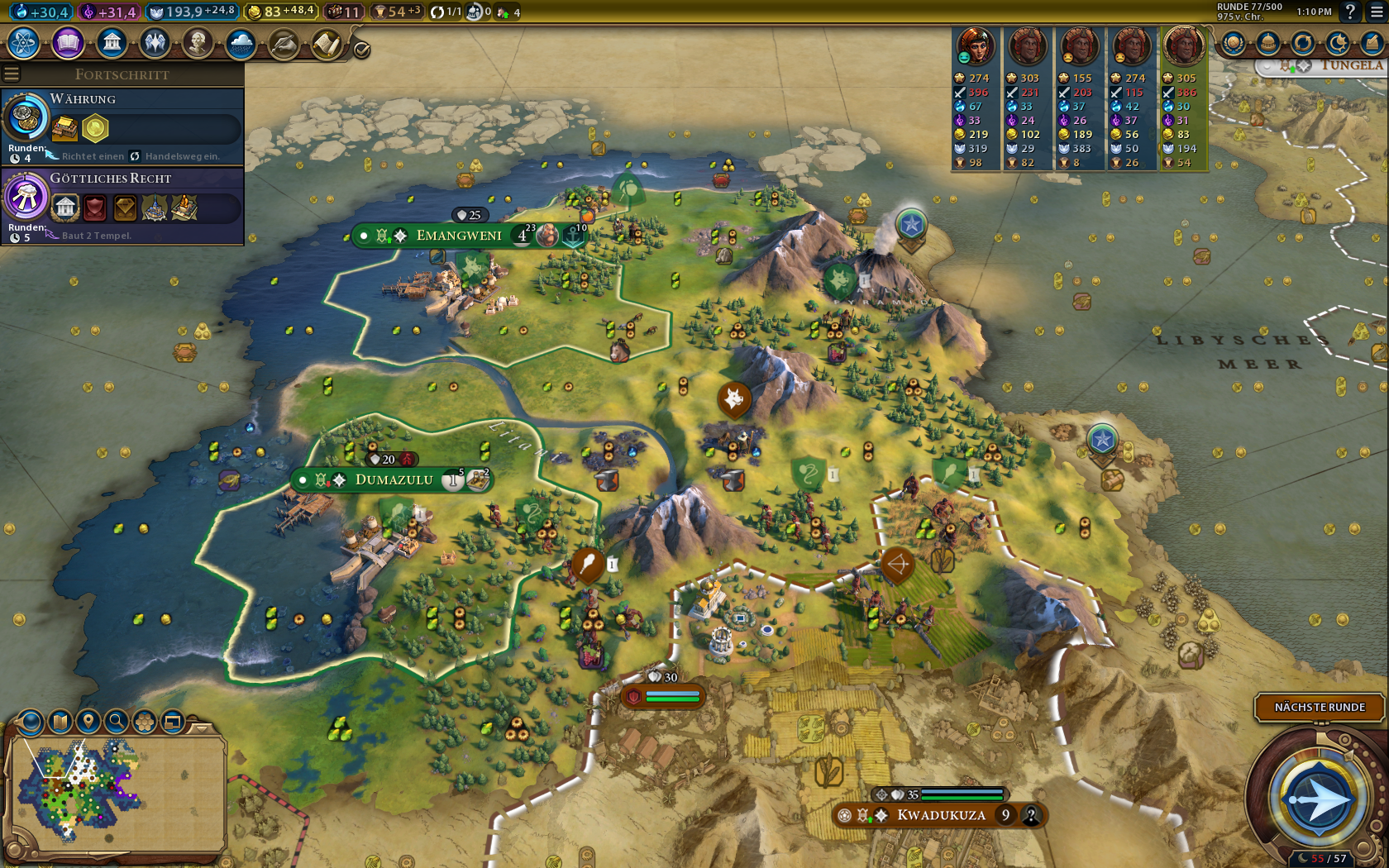
Task: Collapse the minimap with the arrow tab
Action: pyautogui.click(x=201, y=727)
